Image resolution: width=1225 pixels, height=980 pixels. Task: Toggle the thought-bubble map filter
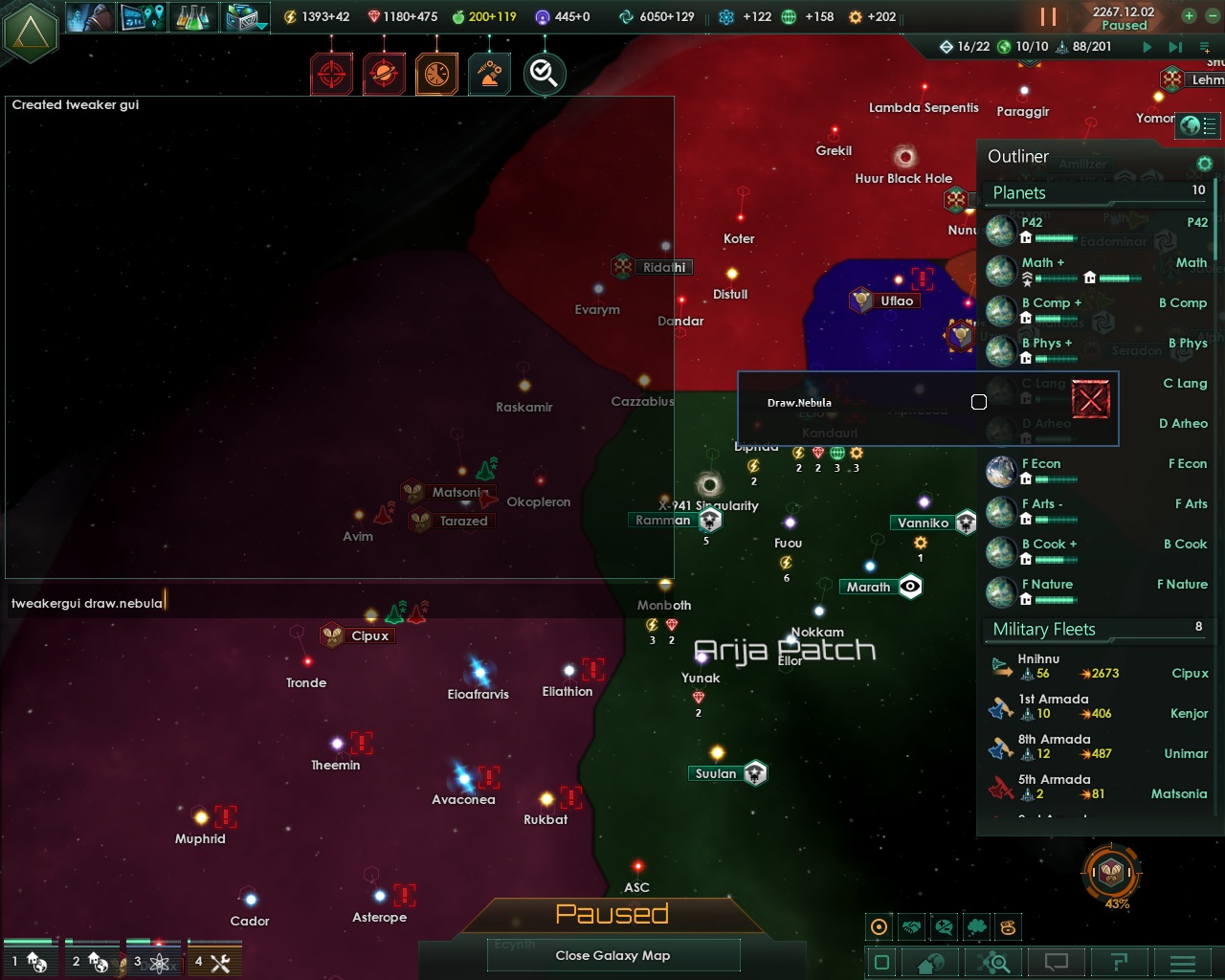(x=975, y=926)
